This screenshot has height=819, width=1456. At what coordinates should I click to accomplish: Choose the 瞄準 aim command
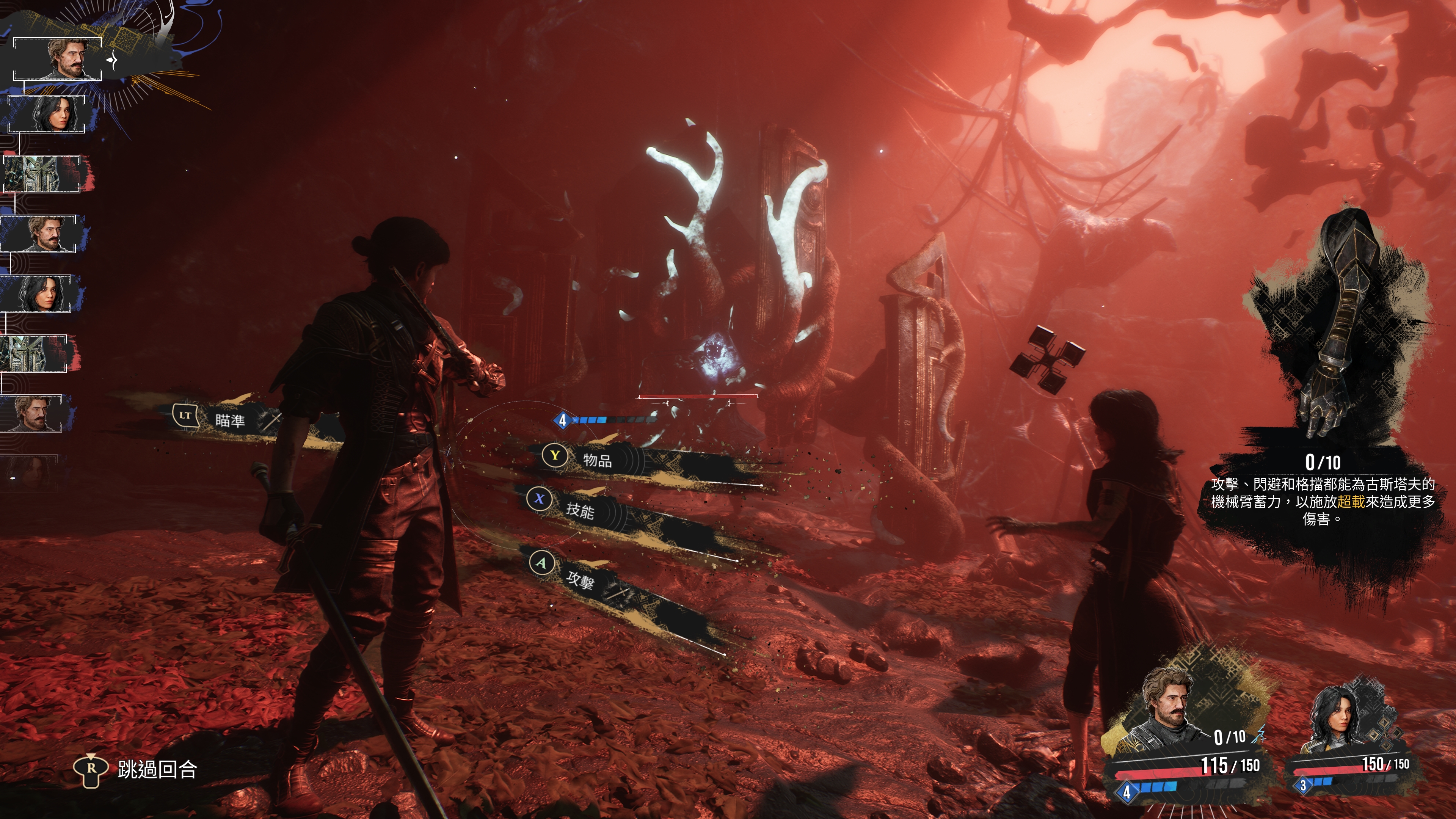pyautogui.click(x=229, y=420)
